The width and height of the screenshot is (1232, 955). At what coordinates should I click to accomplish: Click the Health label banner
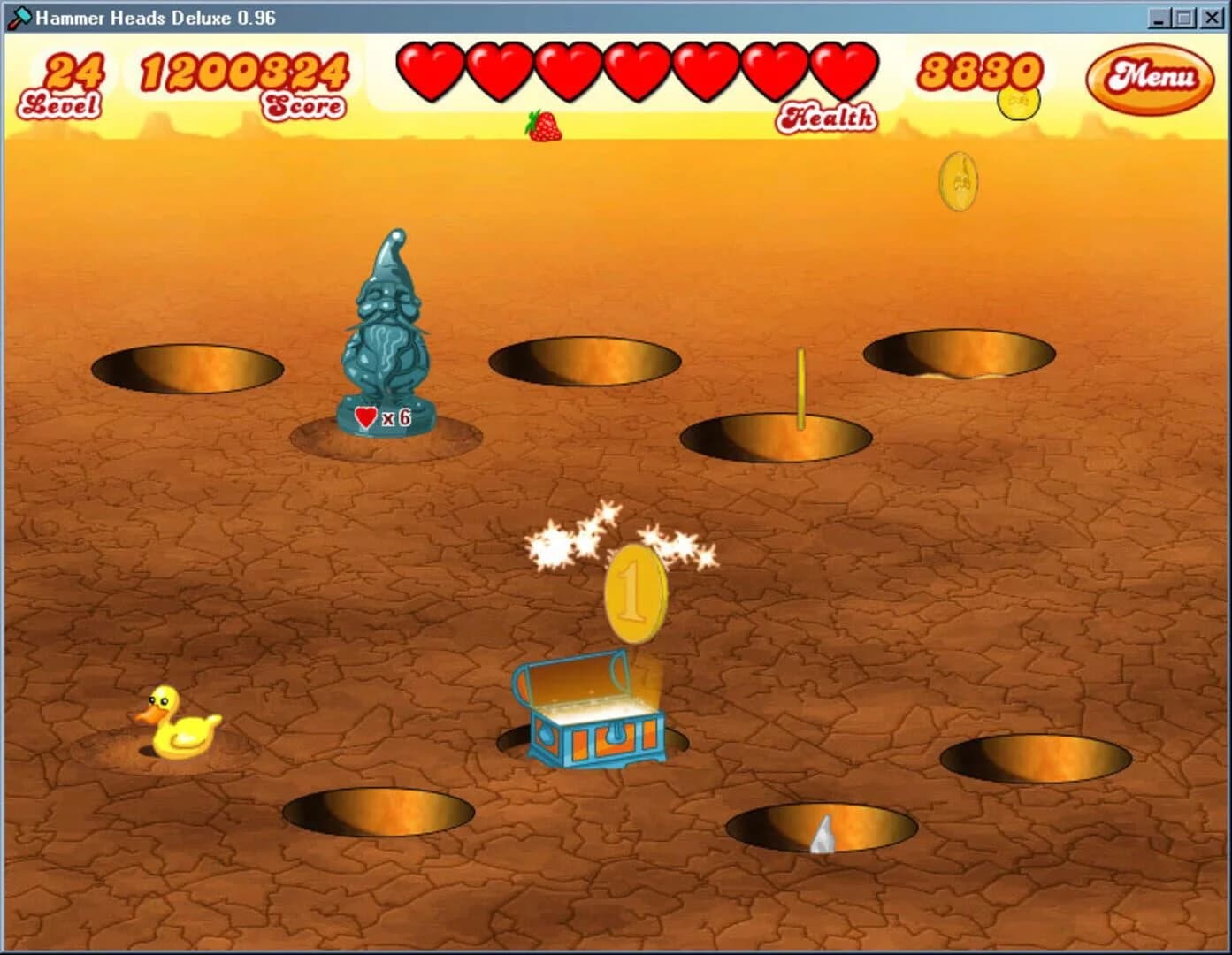click(828, 116)
